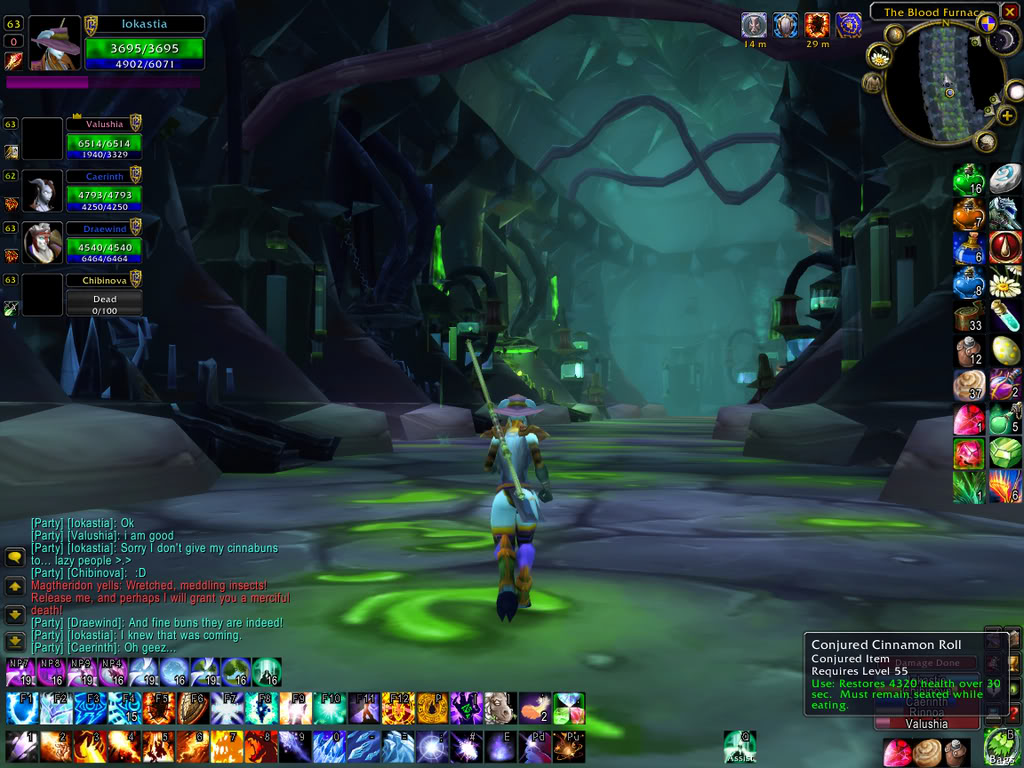Zoom in the minimap with plus button
Image resolution: width=1024 pixels, height=768 pixels.
click(1007, 116)
